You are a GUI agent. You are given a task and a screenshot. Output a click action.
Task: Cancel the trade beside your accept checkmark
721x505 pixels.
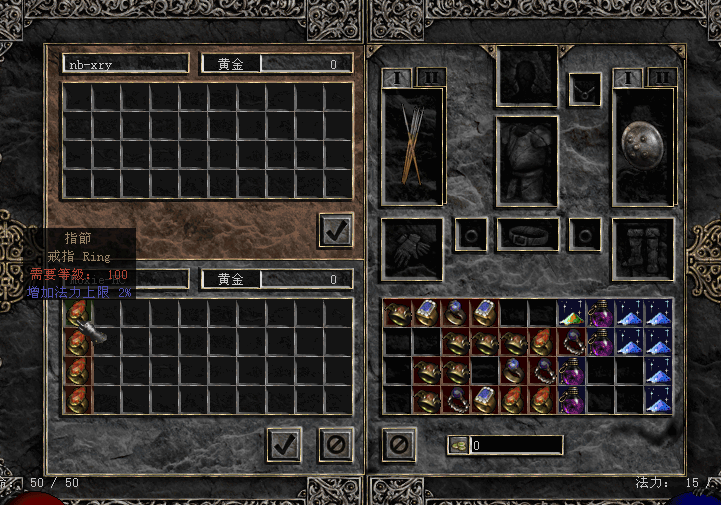tap(337, 444)
